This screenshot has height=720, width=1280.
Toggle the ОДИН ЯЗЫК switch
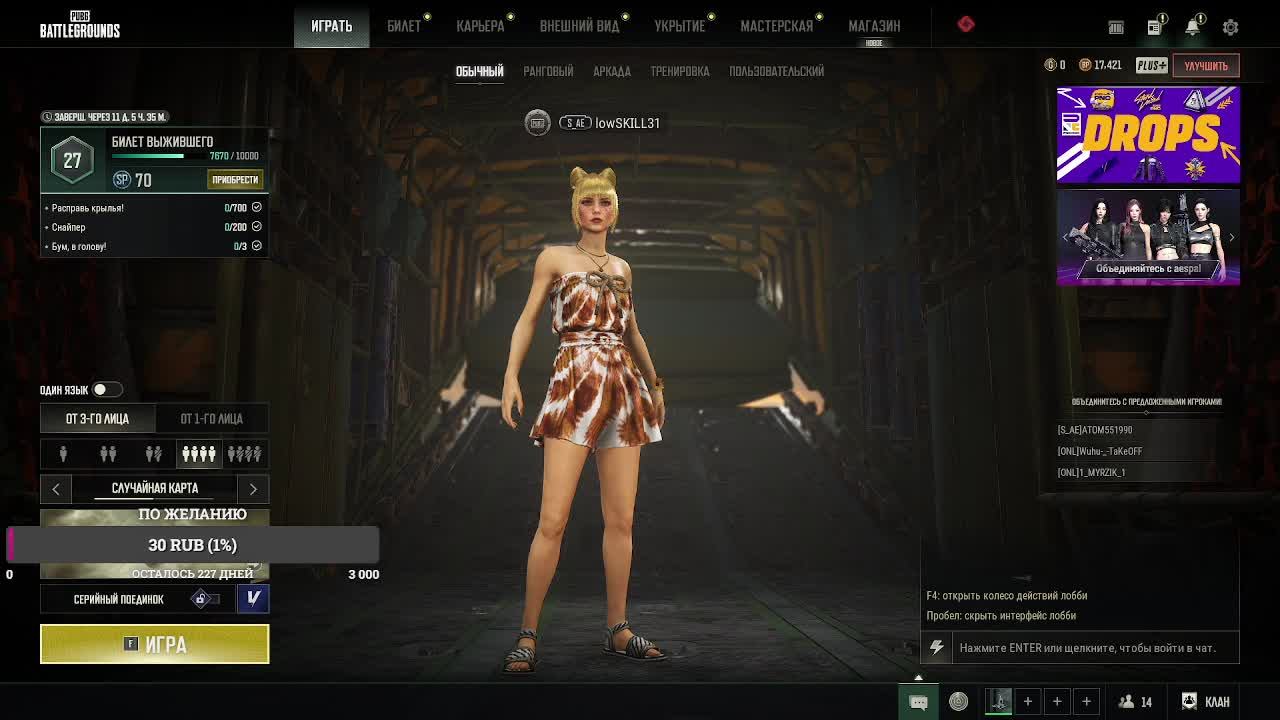point(106,389)
